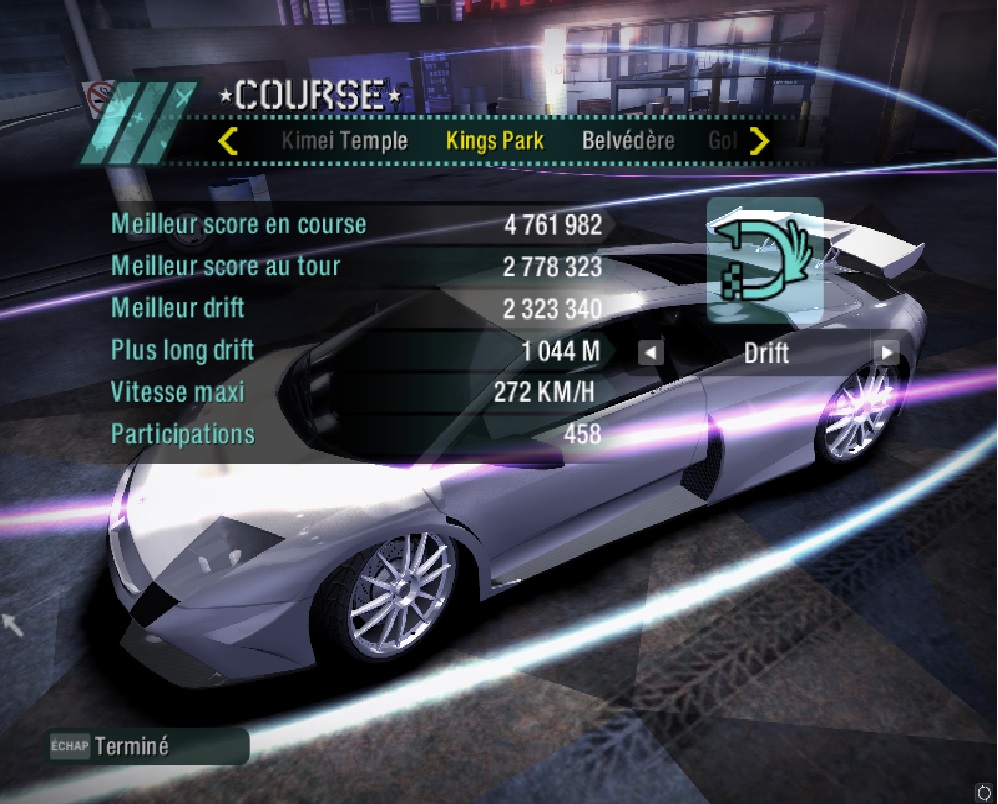Click the yellow right arrow for next track

point(760,141)
